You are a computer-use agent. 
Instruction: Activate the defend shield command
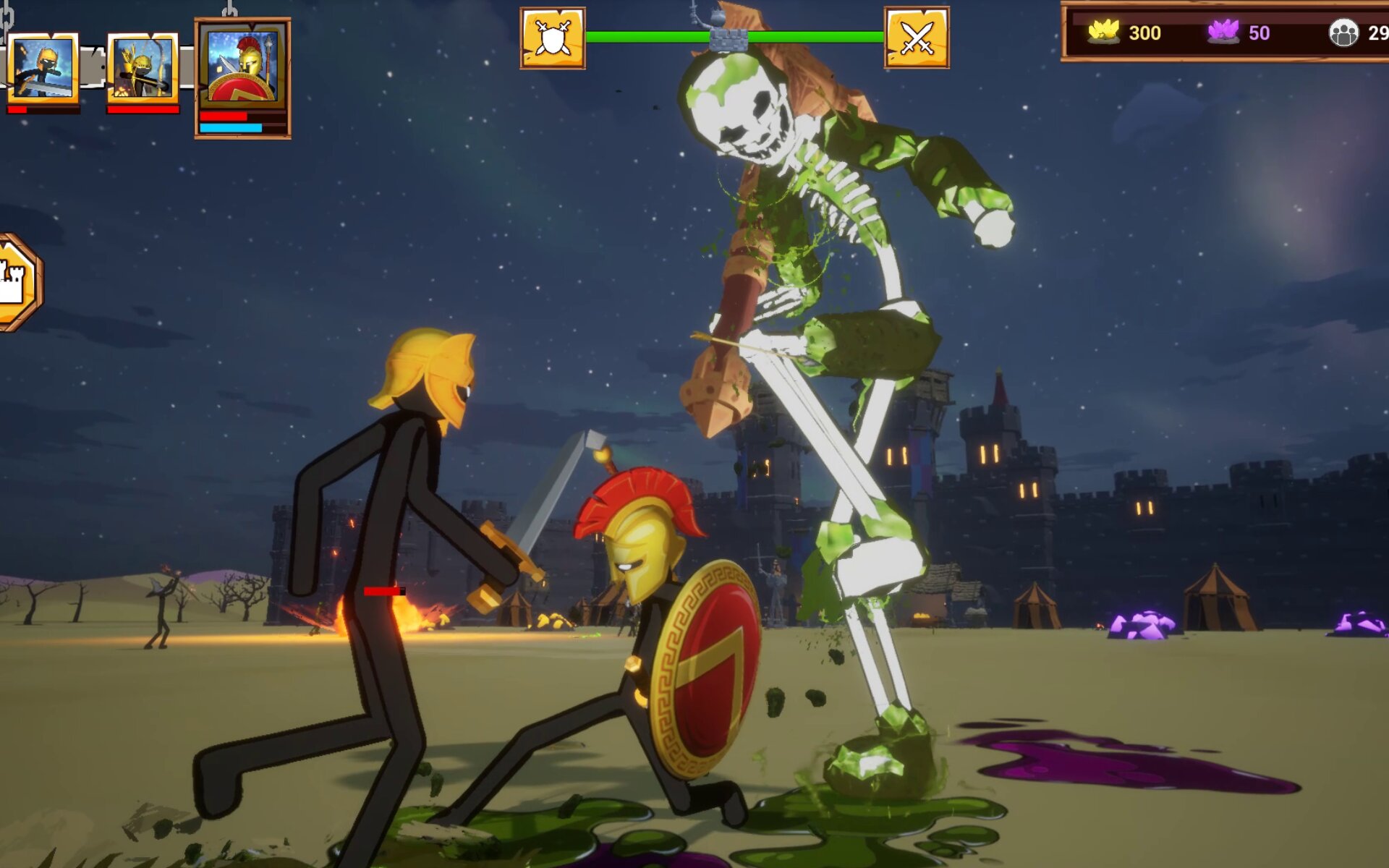553,38
